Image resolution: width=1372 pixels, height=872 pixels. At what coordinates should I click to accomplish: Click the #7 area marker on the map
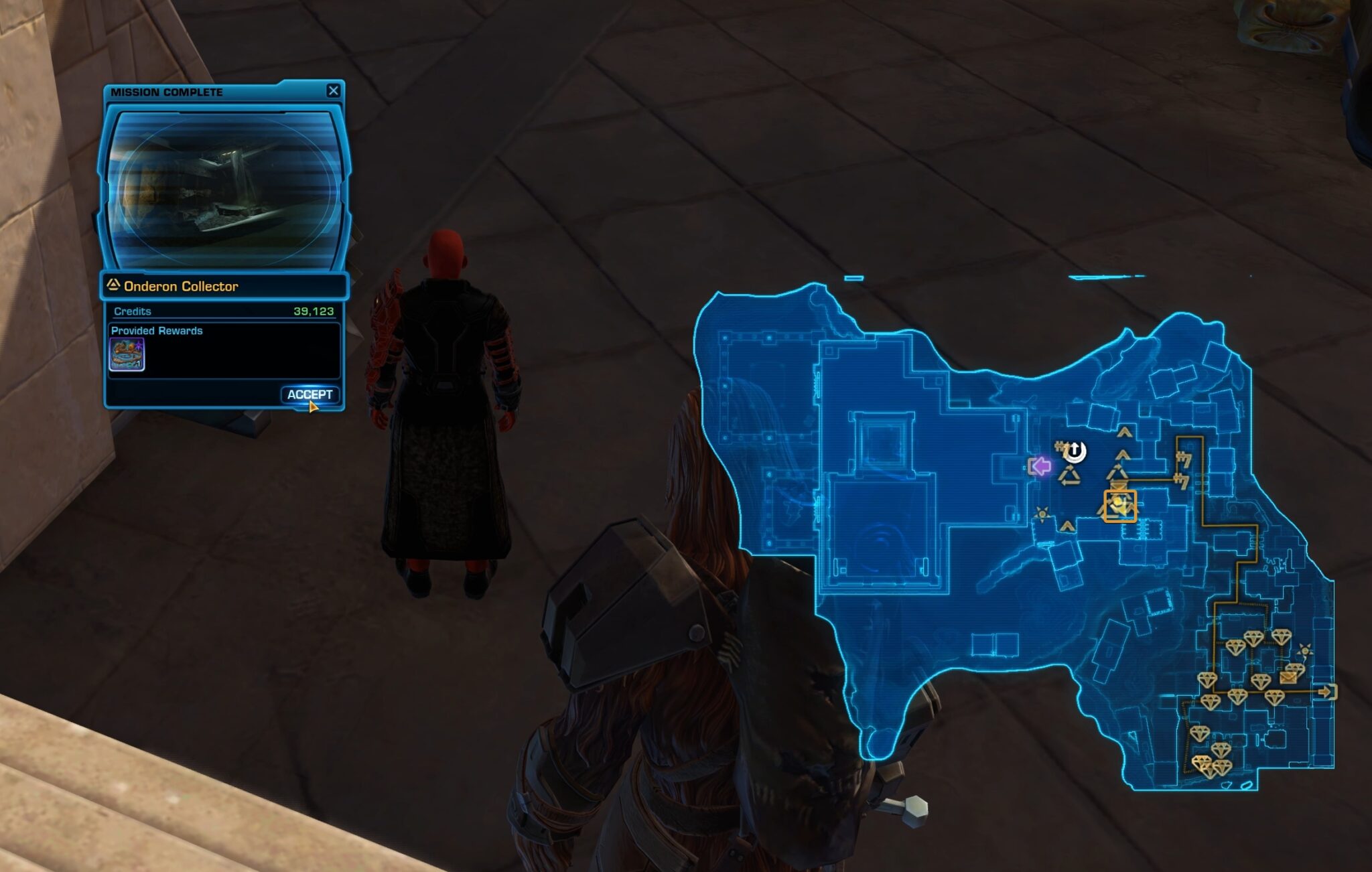click(x=1184, y=460)
